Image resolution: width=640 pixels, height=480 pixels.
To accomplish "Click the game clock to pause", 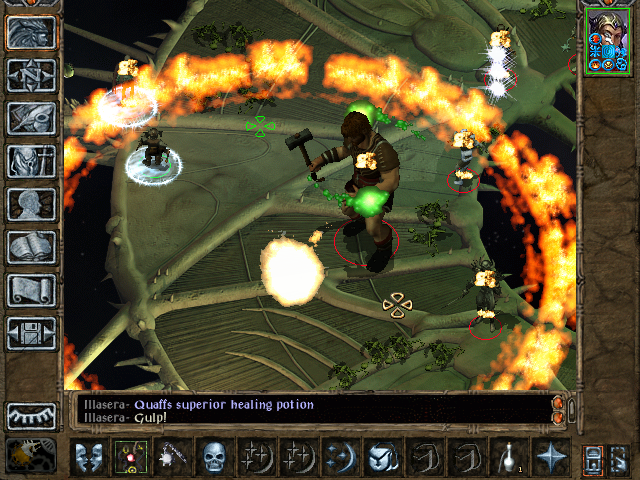I will [x=30, y=455].
